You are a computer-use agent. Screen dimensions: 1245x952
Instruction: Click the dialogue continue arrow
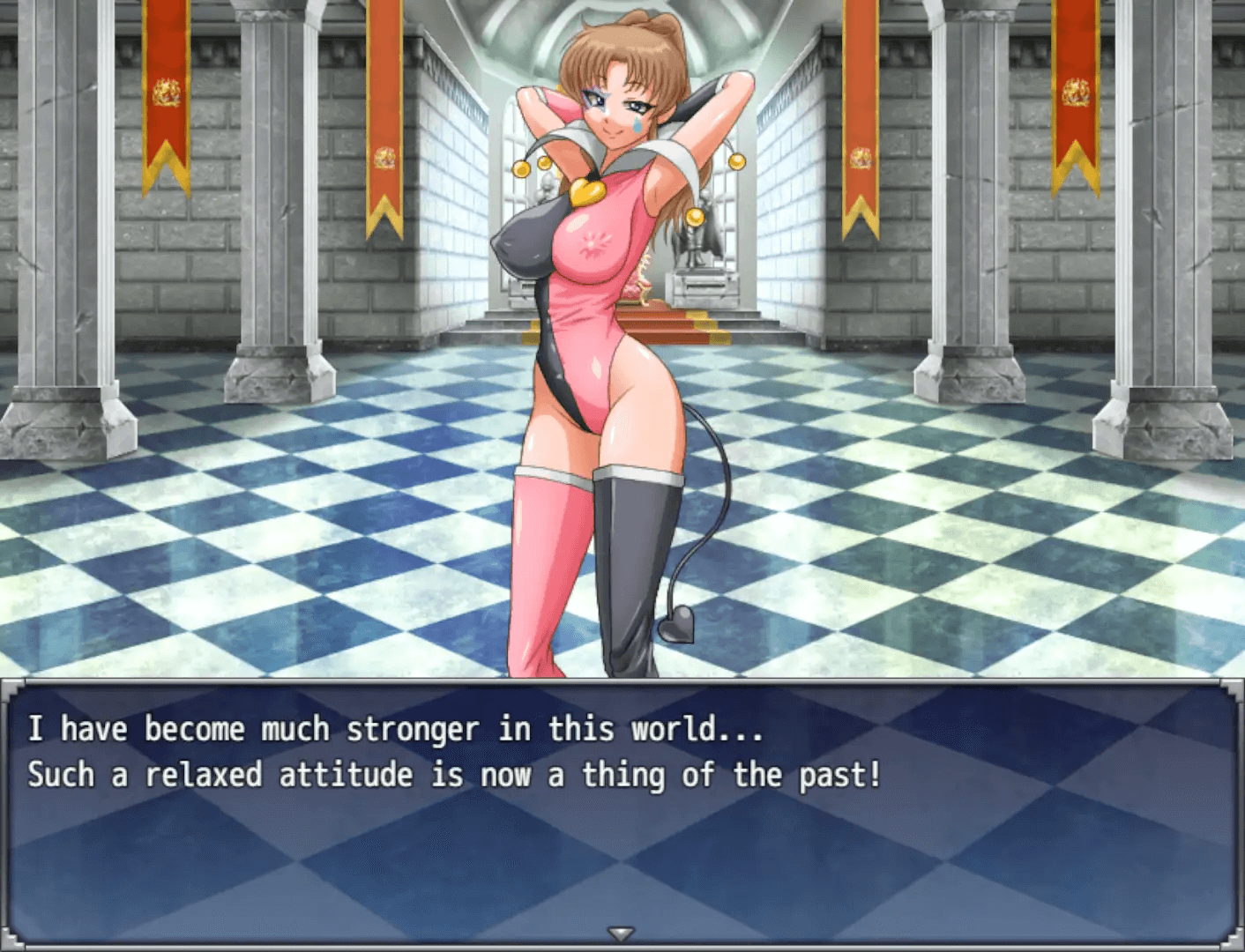[622, 933]
